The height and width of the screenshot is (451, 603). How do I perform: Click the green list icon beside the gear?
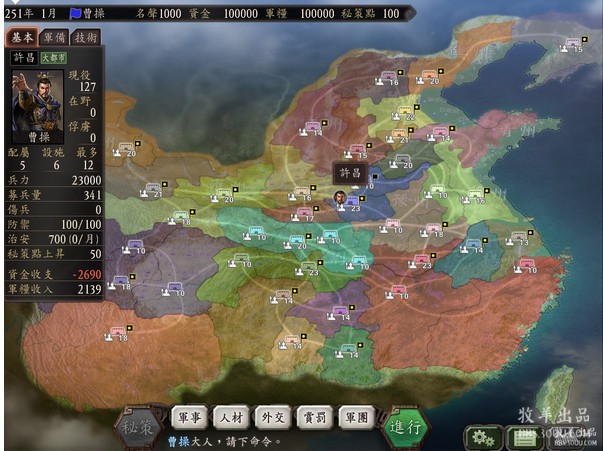click(x=522, y=437)
